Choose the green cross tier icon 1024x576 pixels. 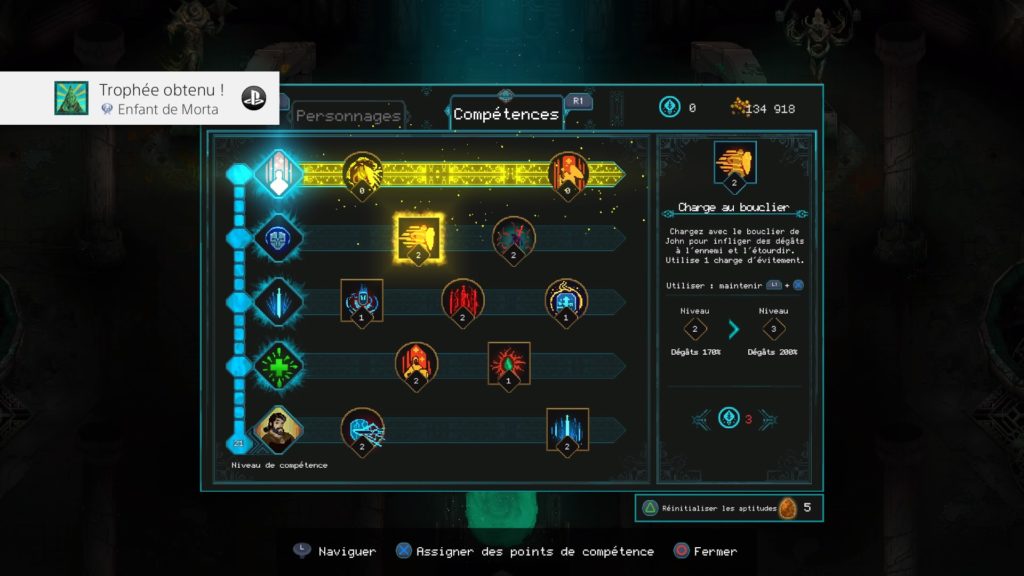click(278, 365)
